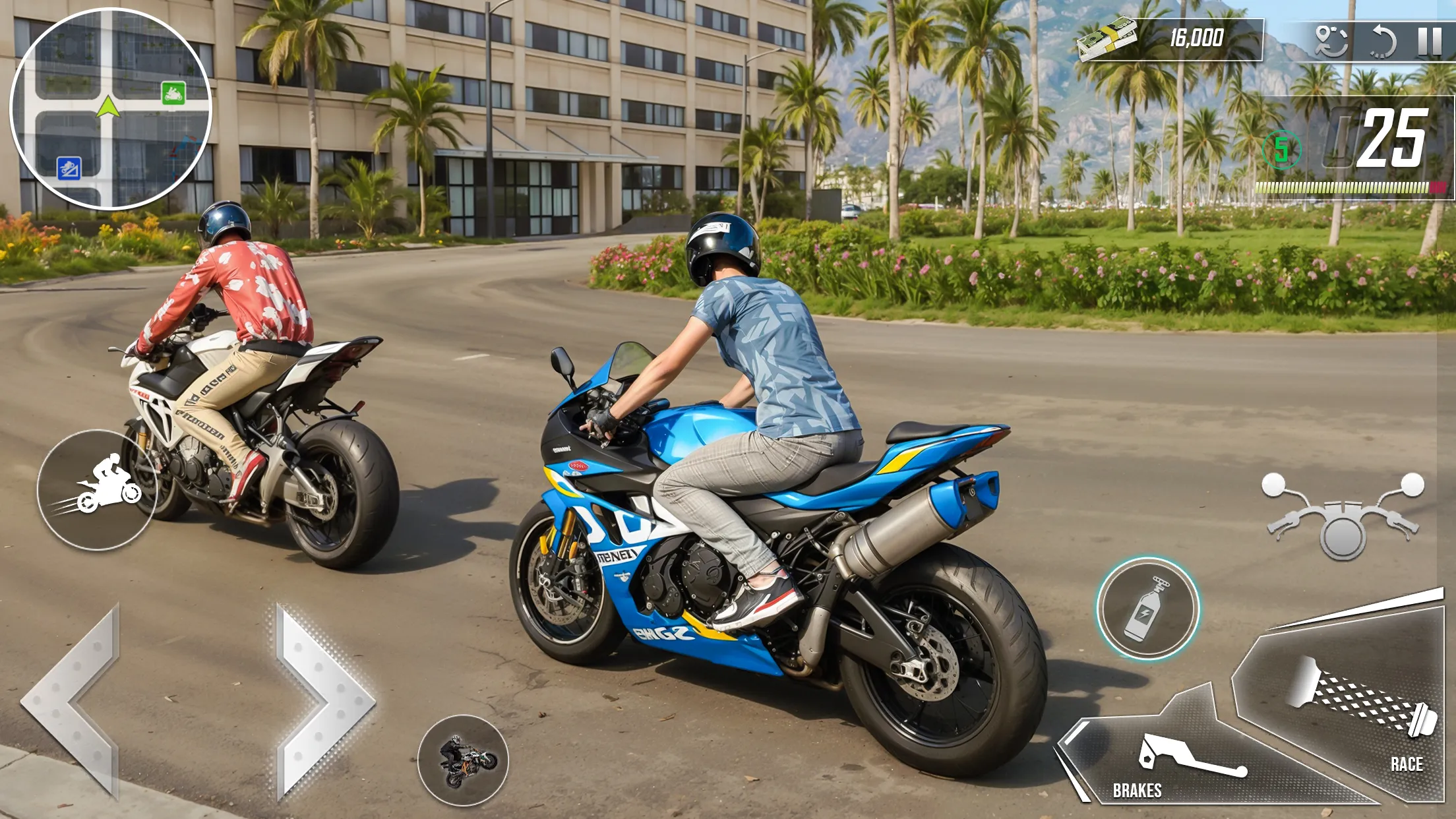Perform a wheelie with the round bike button
This screenshot has height=819, width=1456.
tap(463, 760)
